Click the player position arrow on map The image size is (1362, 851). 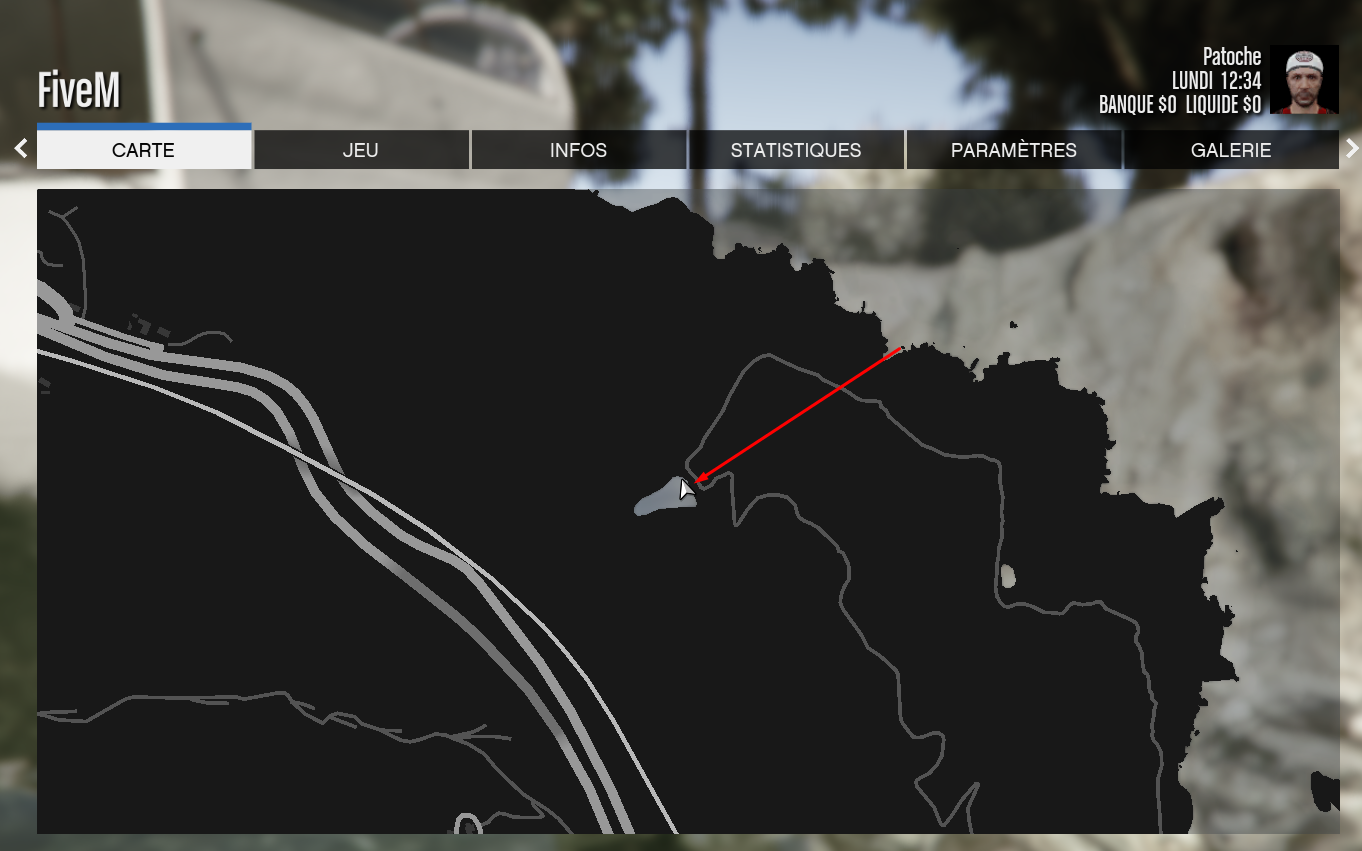click(686, 489)
